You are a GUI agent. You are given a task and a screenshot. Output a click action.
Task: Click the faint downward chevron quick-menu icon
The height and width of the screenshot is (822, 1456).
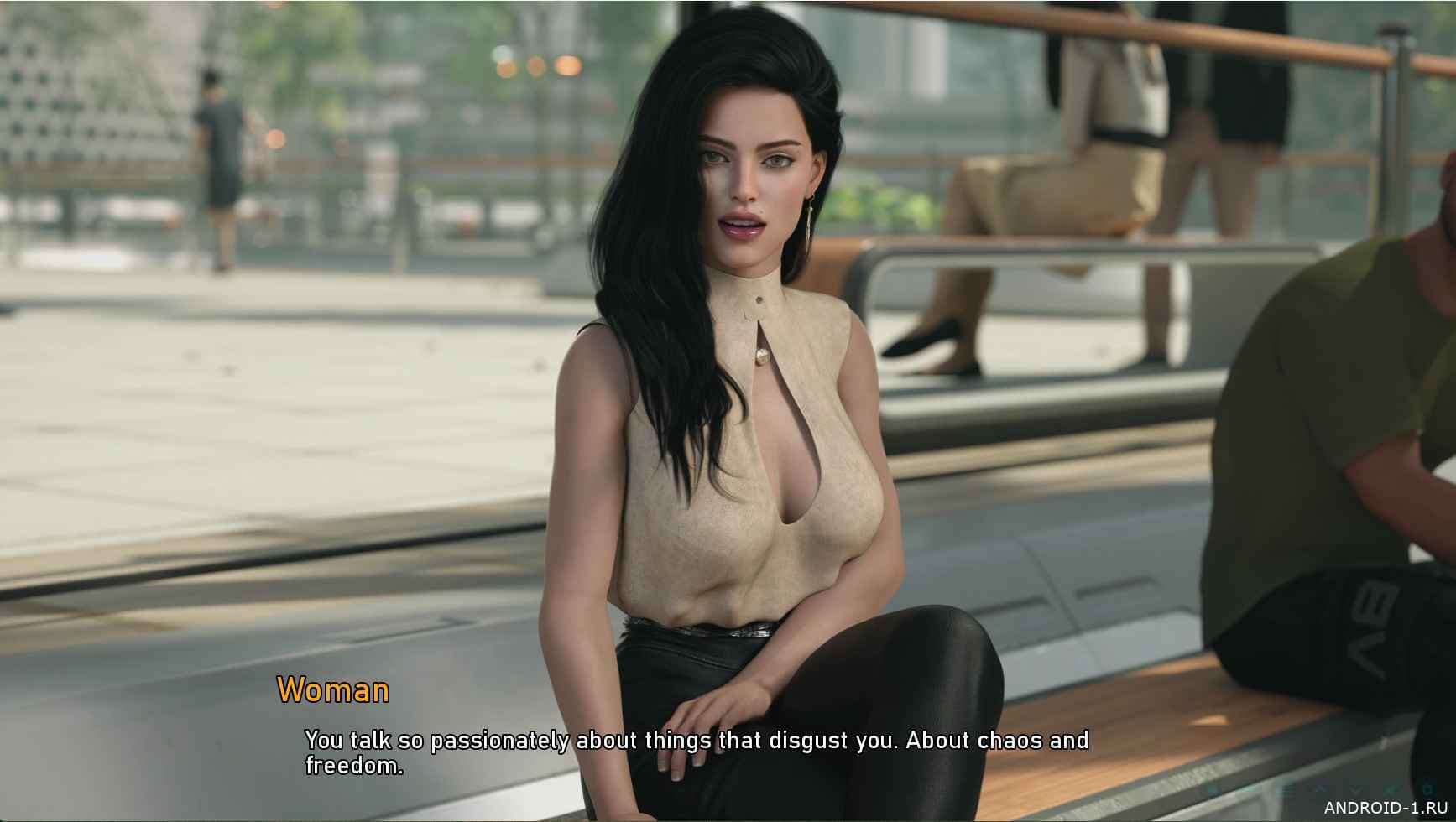tap(1355, 789)
